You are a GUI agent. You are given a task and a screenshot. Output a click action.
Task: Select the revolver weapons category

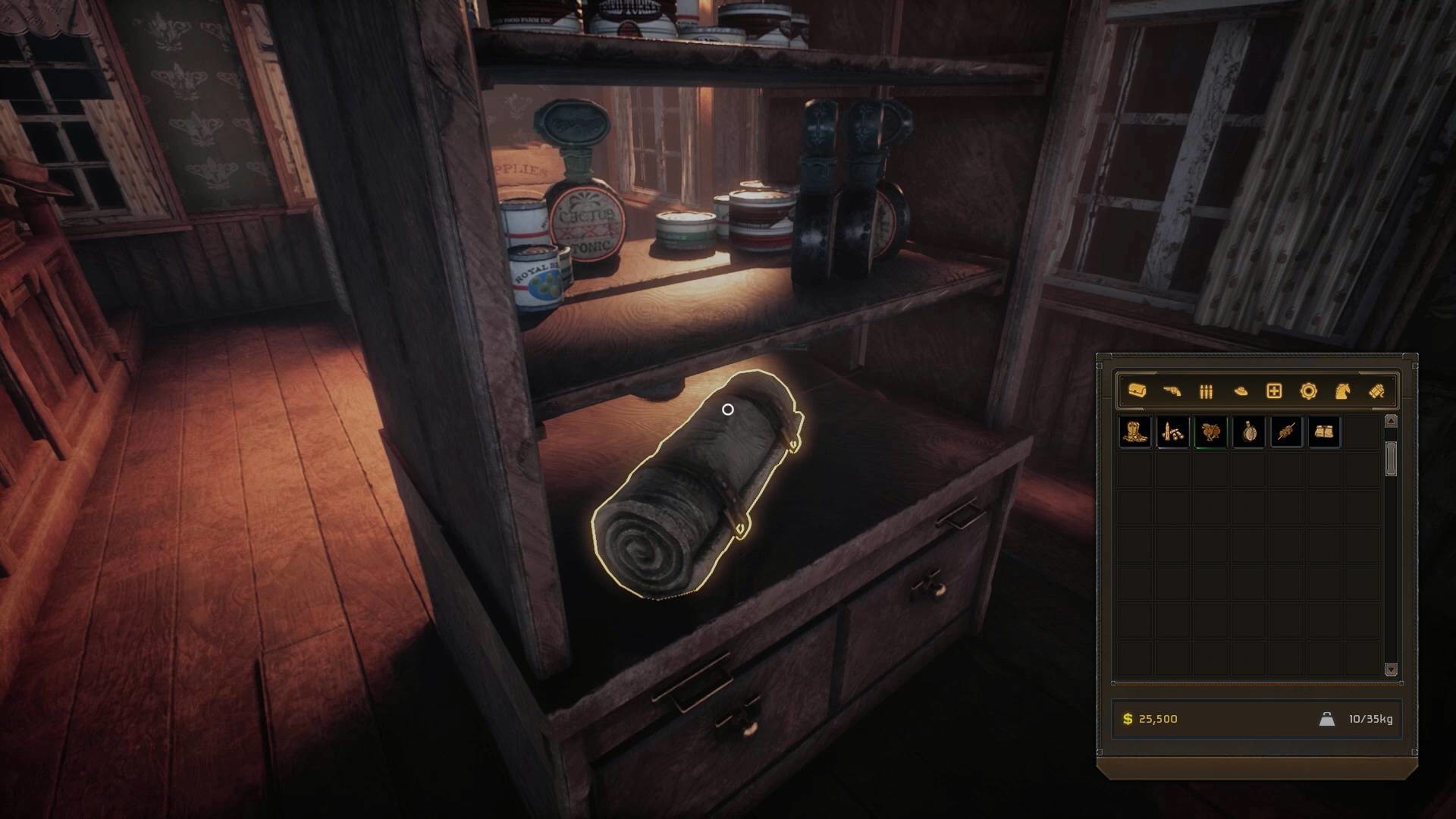click(1172, 391)
